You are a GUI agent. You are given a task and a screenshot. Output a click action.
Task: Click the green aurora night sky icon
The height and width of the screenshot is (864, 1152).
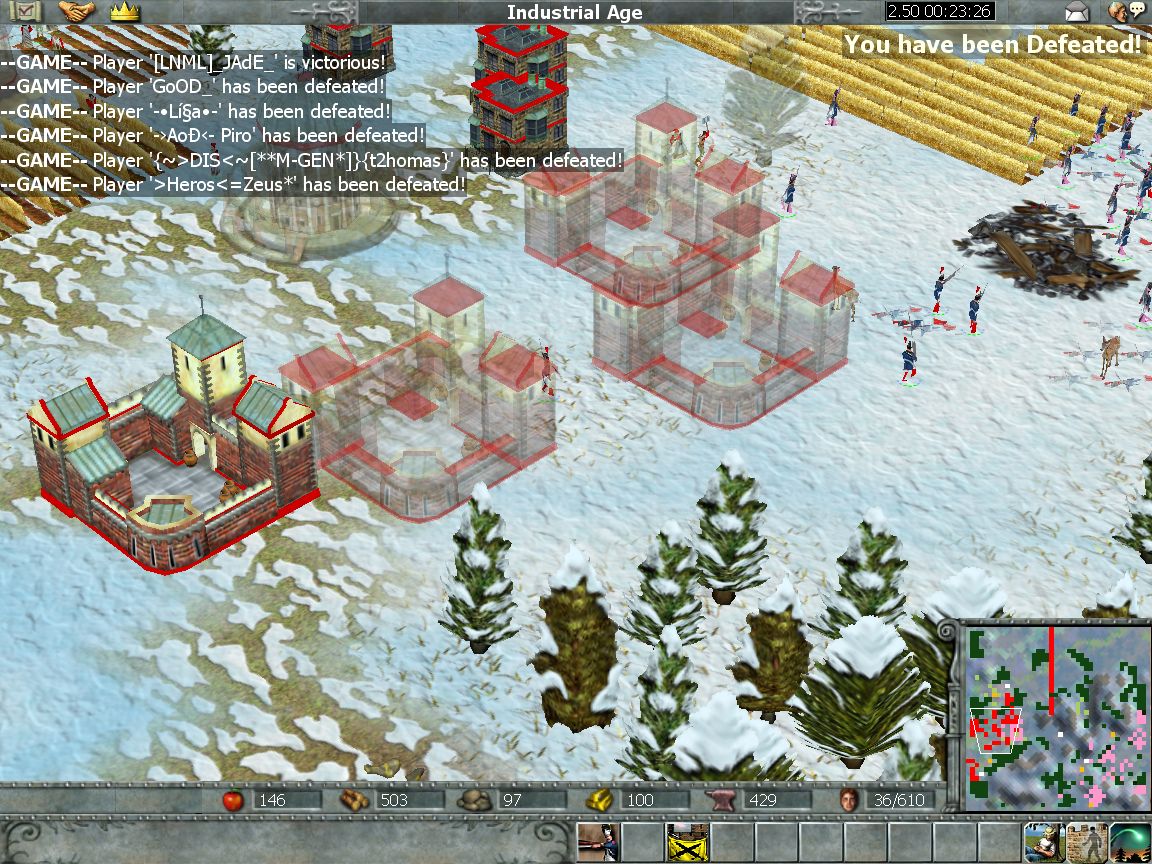[1130, 842]
